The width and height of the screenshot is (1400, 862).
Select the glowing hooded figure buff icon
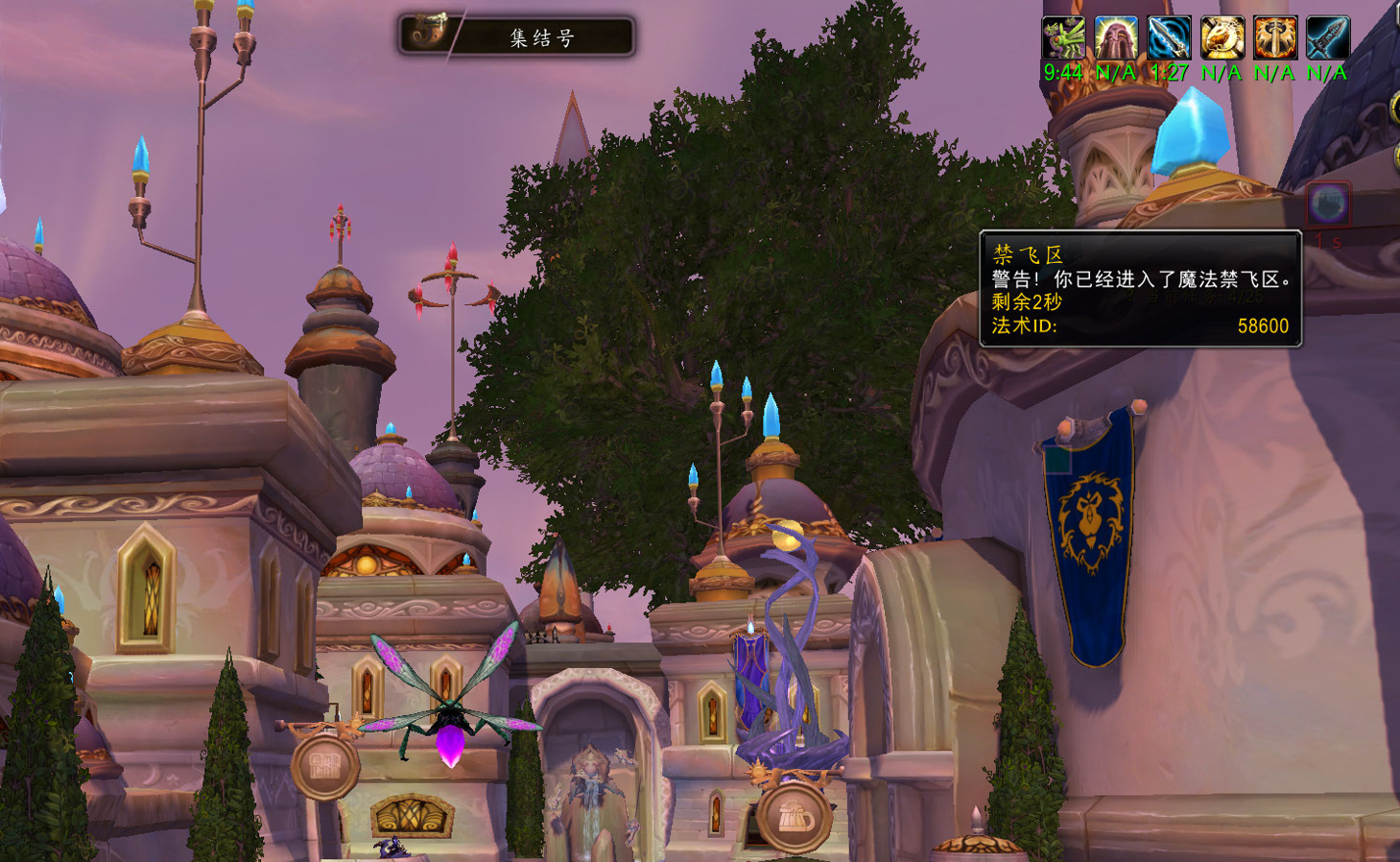(x=1116, y=38)
